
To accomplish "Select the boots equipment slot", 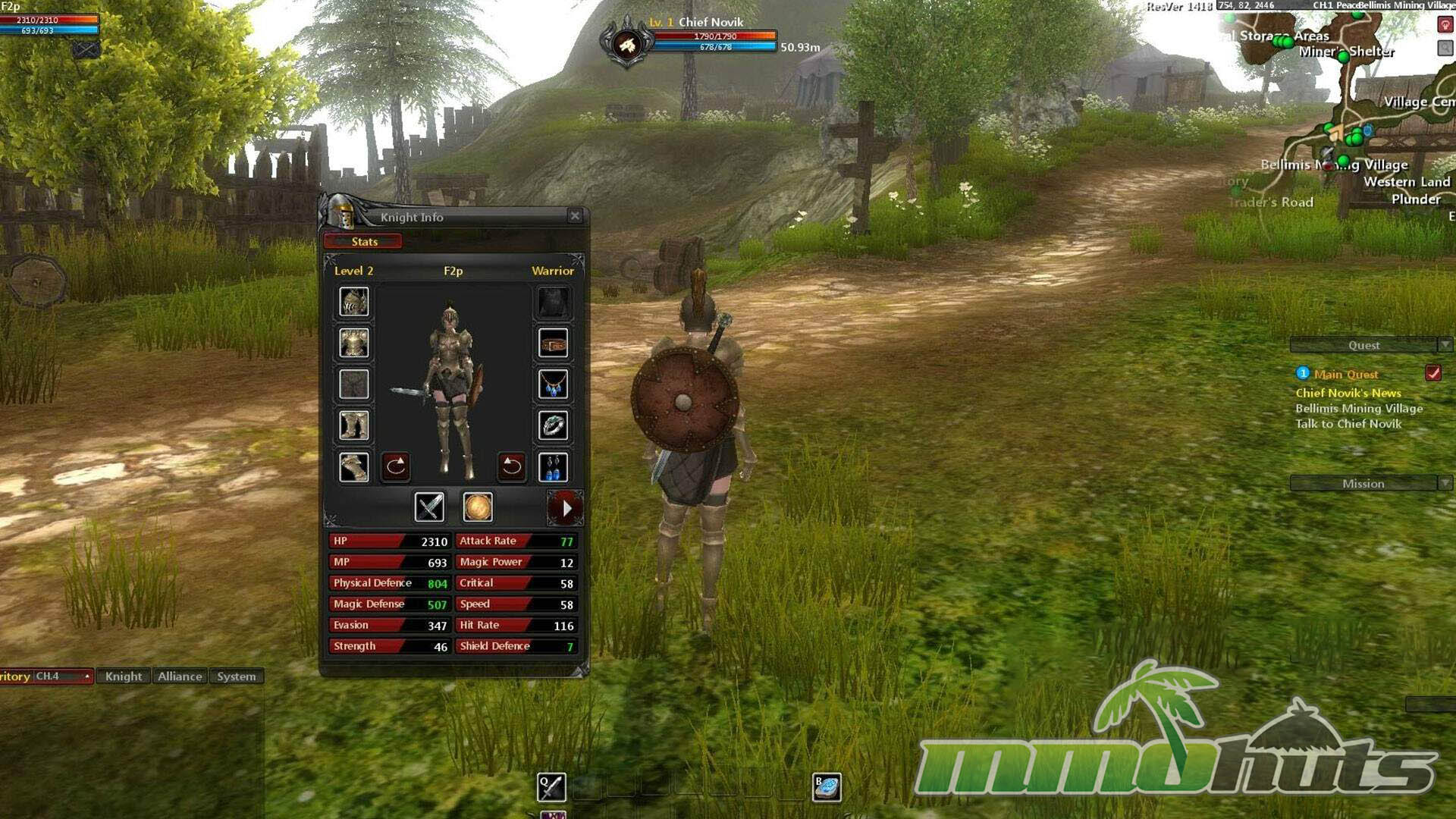I will tap(354, 425).
